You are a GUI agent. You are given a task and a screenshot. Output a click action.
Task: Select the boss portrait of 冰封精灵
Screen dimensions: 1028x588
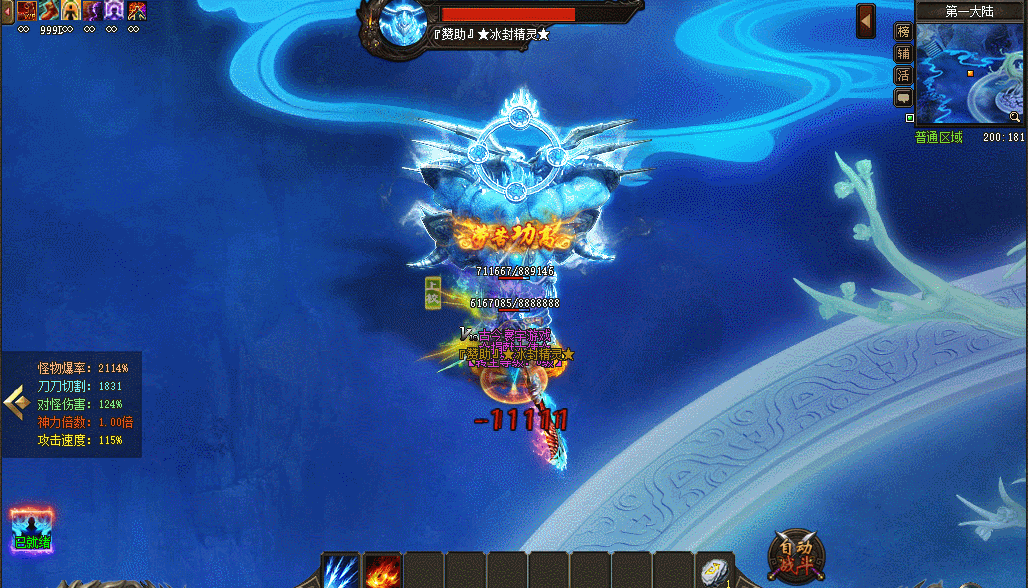404,23
